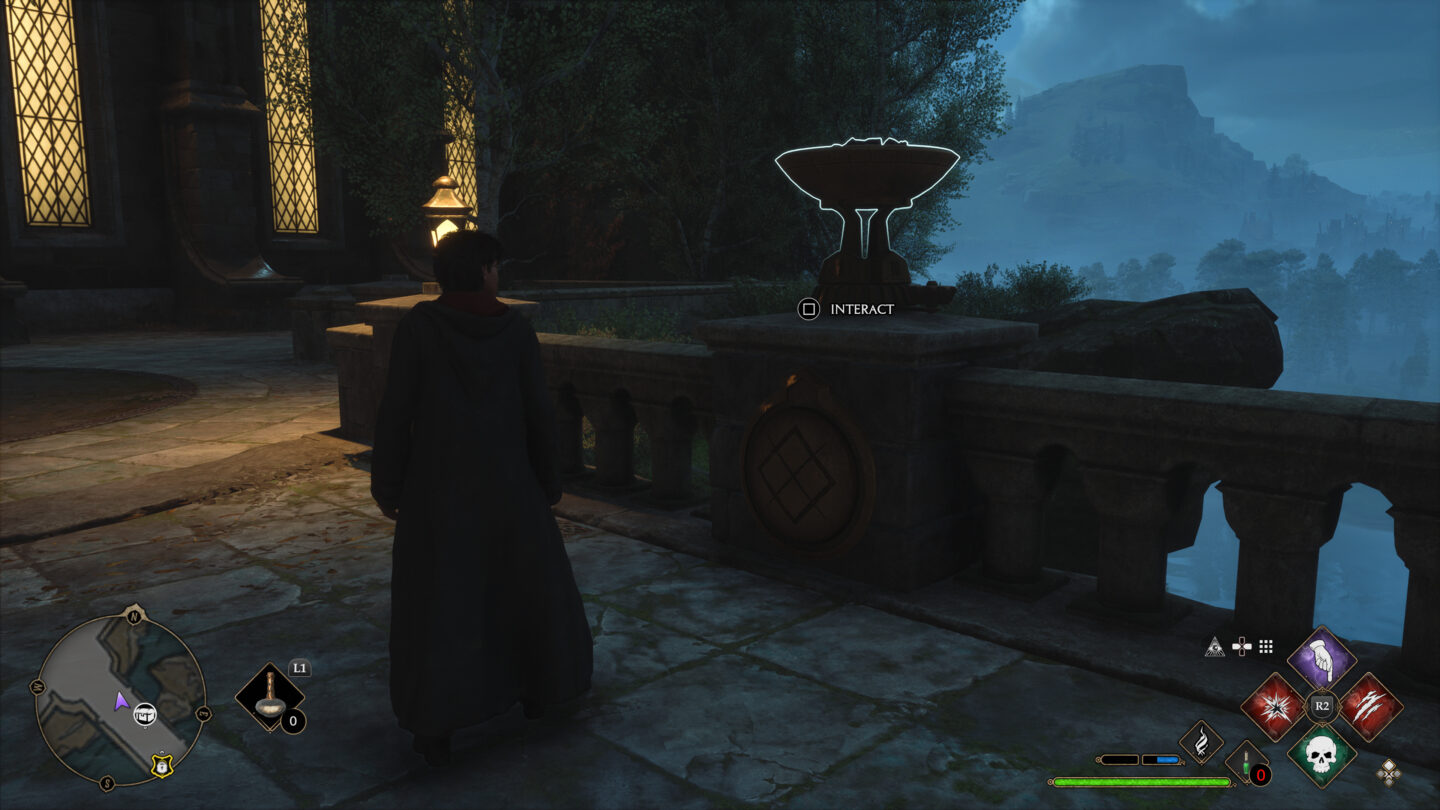Click the four-diamond spell set selector
The image size is (1440, 810).
point(1388,770)
